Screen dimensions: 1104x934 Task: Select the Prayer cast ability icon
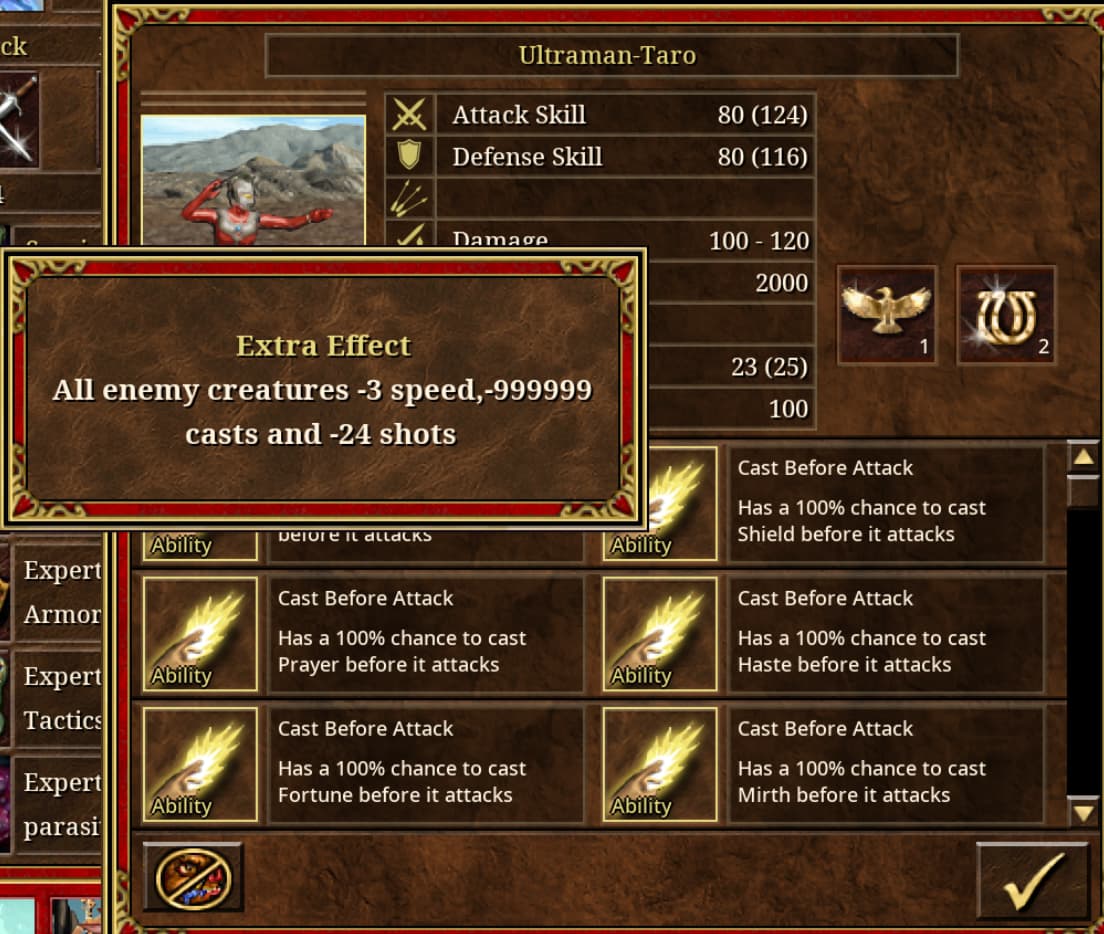click(200, 635)
